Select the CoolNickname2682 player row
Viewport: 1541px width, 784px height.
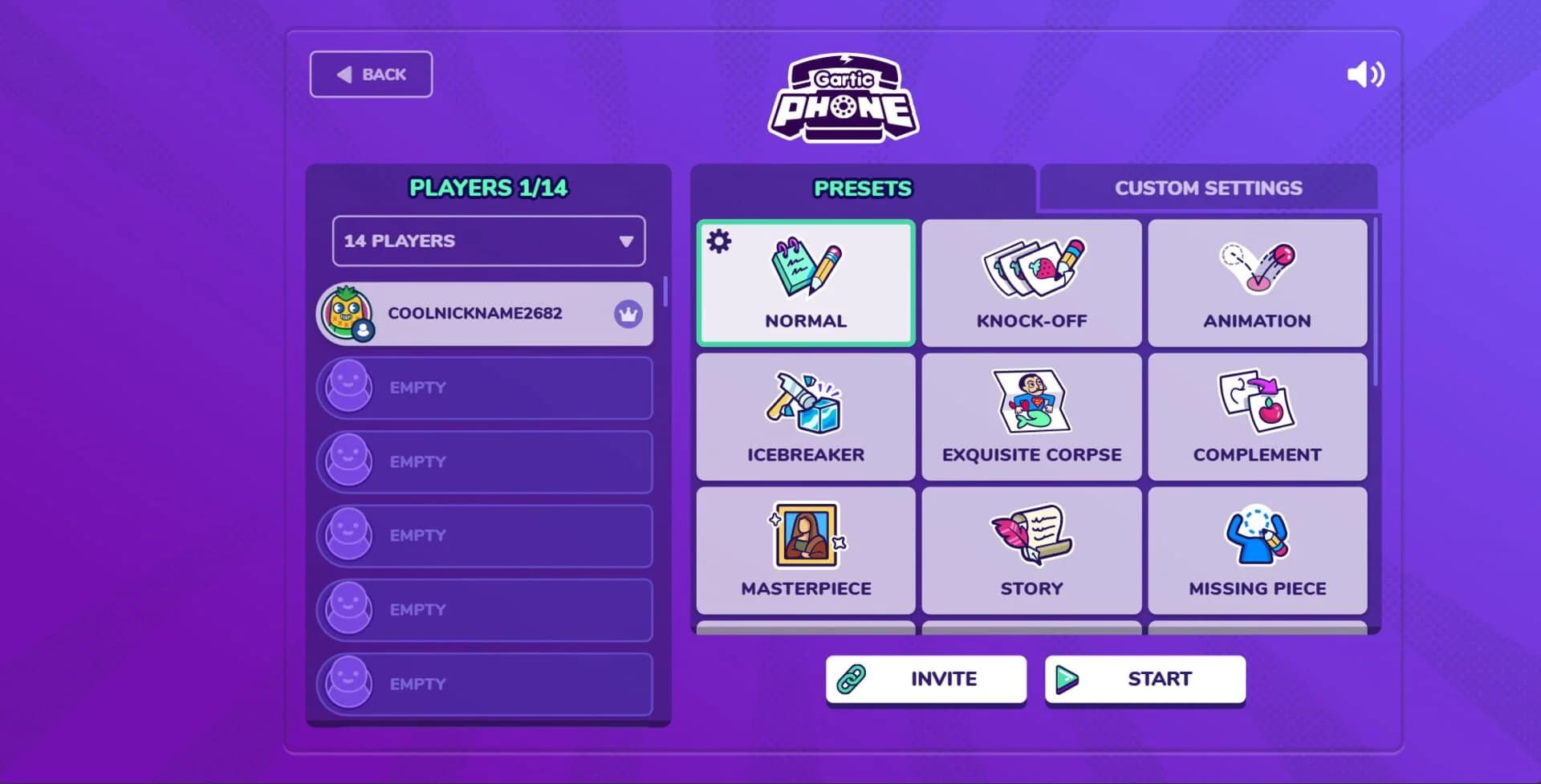pyautogui.click(x=485, y=314)
